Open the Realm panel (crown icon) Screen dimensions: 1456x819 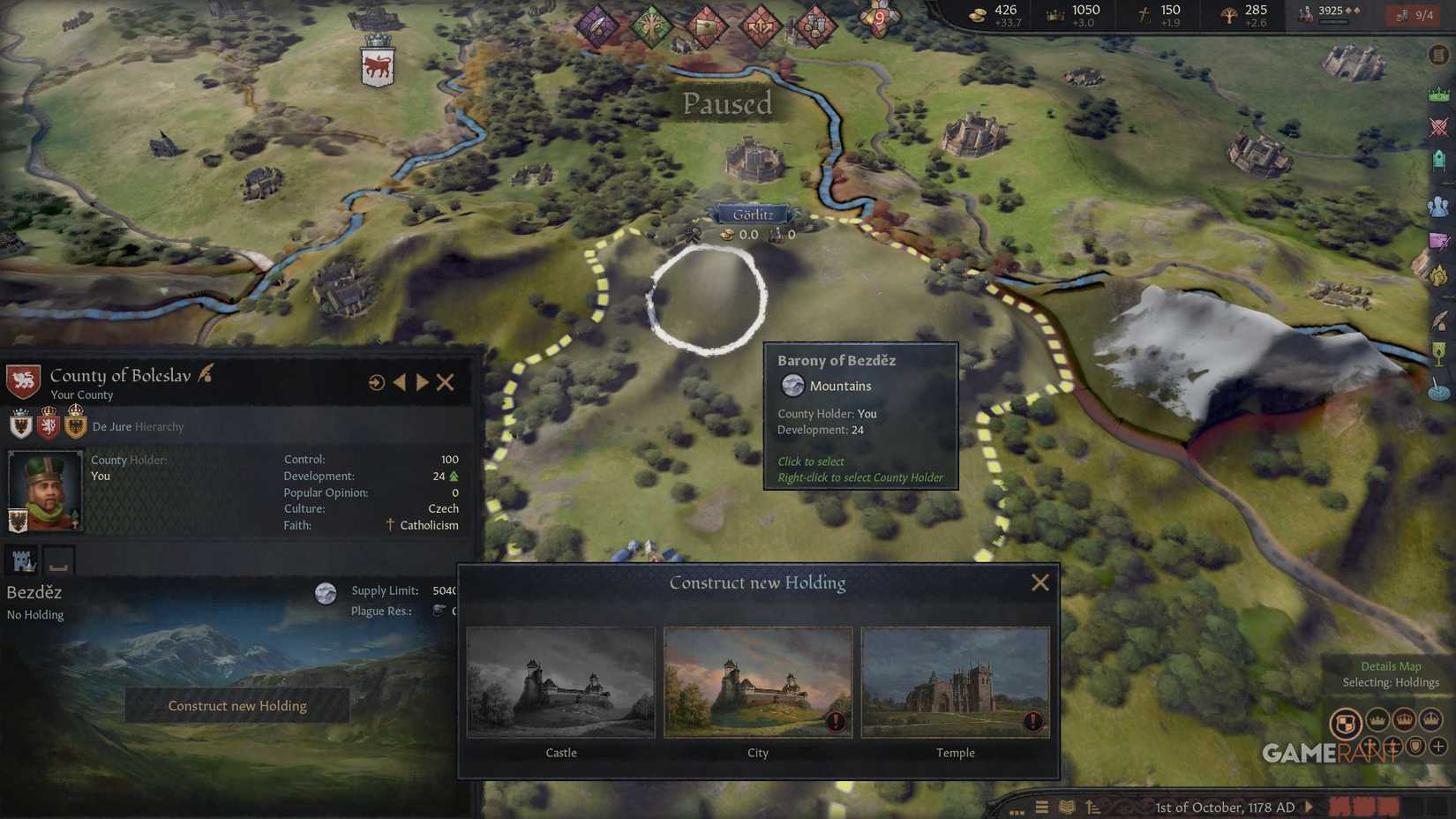[x=1438, y=94]
